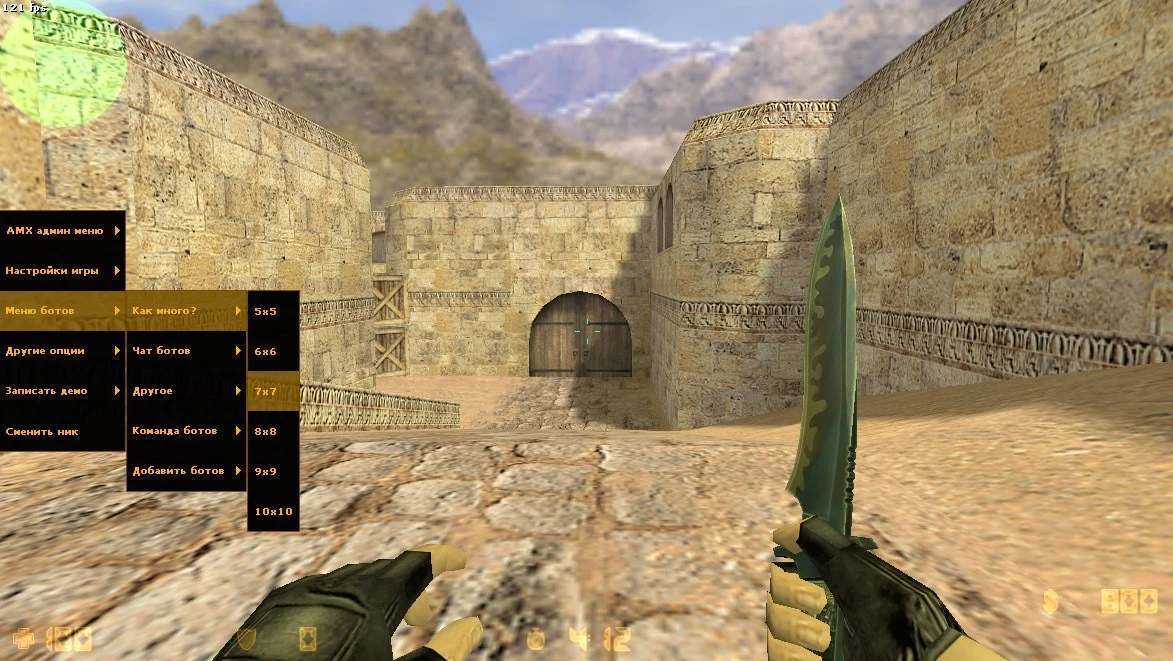Set bot count to 5x5
This screenshot has height=661, width=1173.
click(273, 311)
